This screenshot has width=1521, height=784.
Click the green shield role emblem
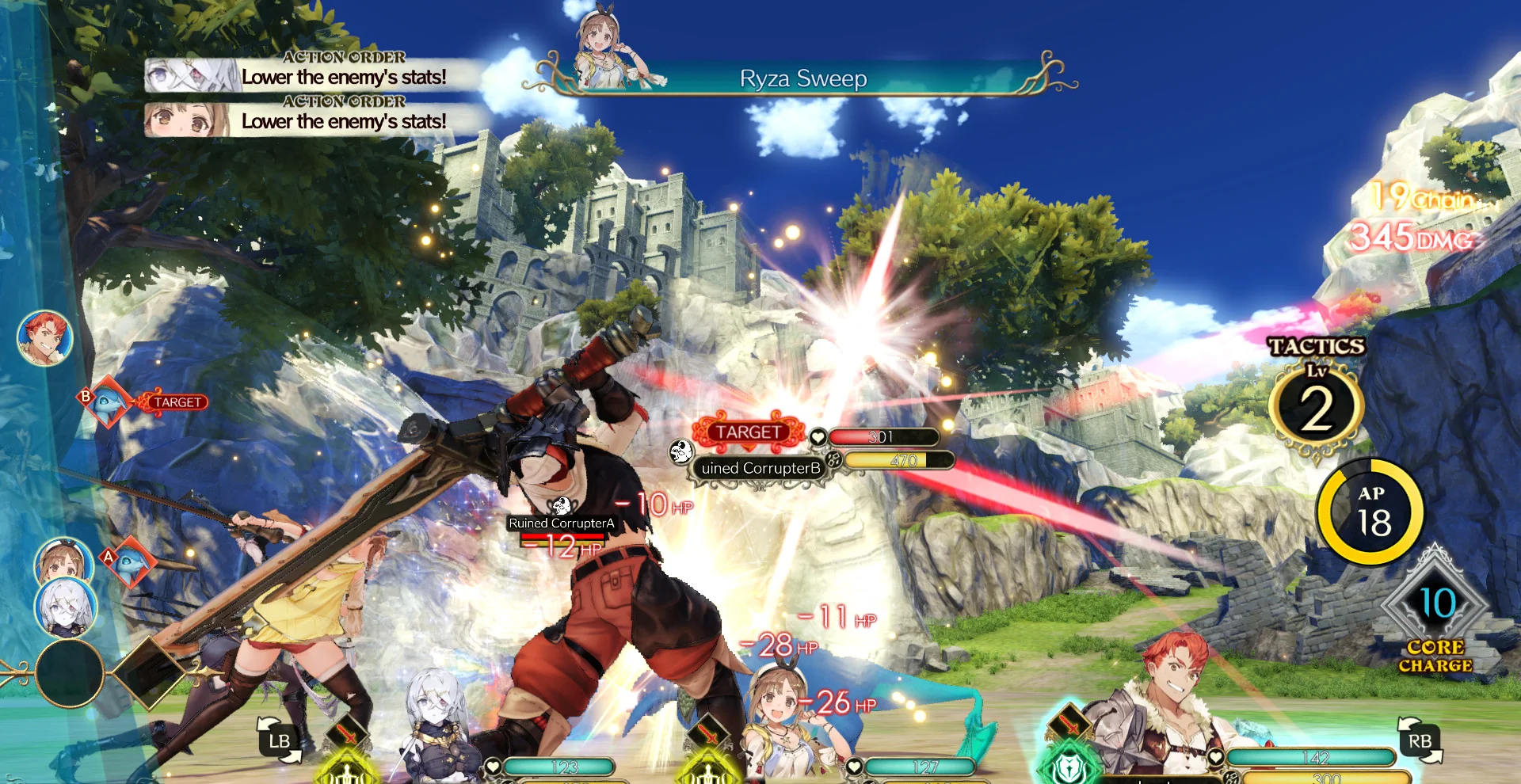1069,766
